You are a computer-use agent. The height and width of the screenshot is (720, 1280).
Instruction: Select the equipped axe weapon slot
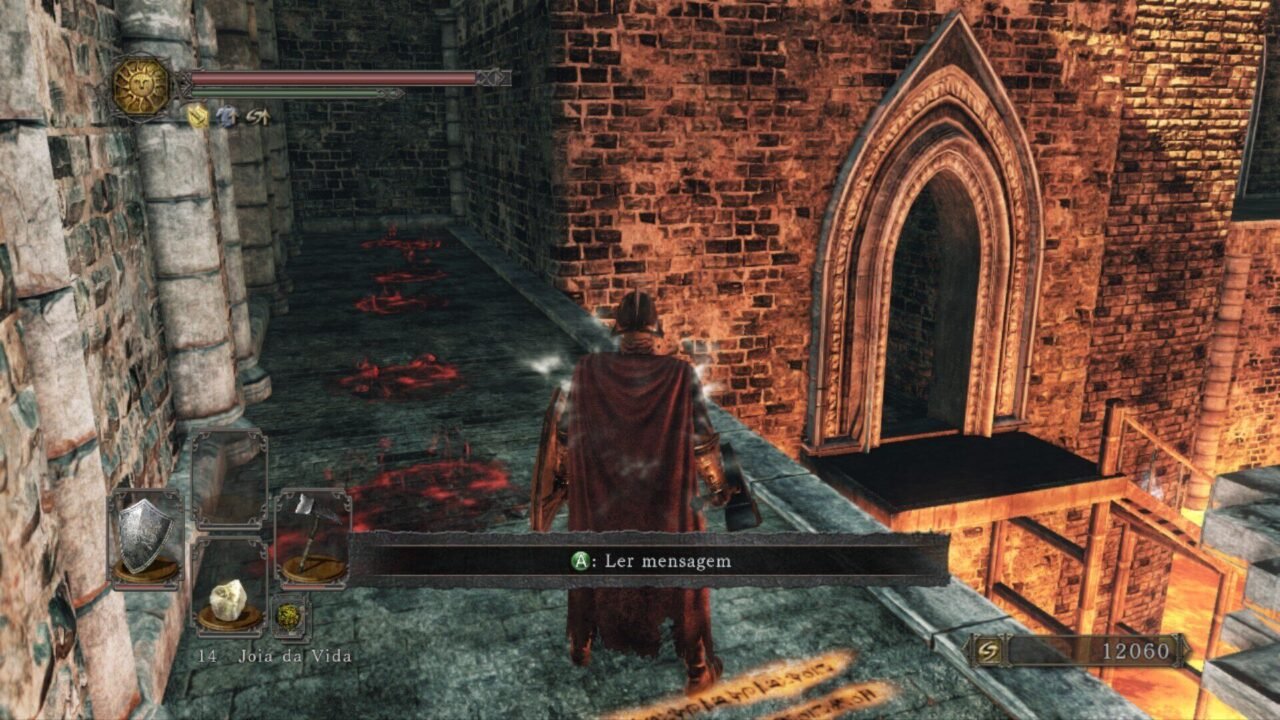pos(312,535)
